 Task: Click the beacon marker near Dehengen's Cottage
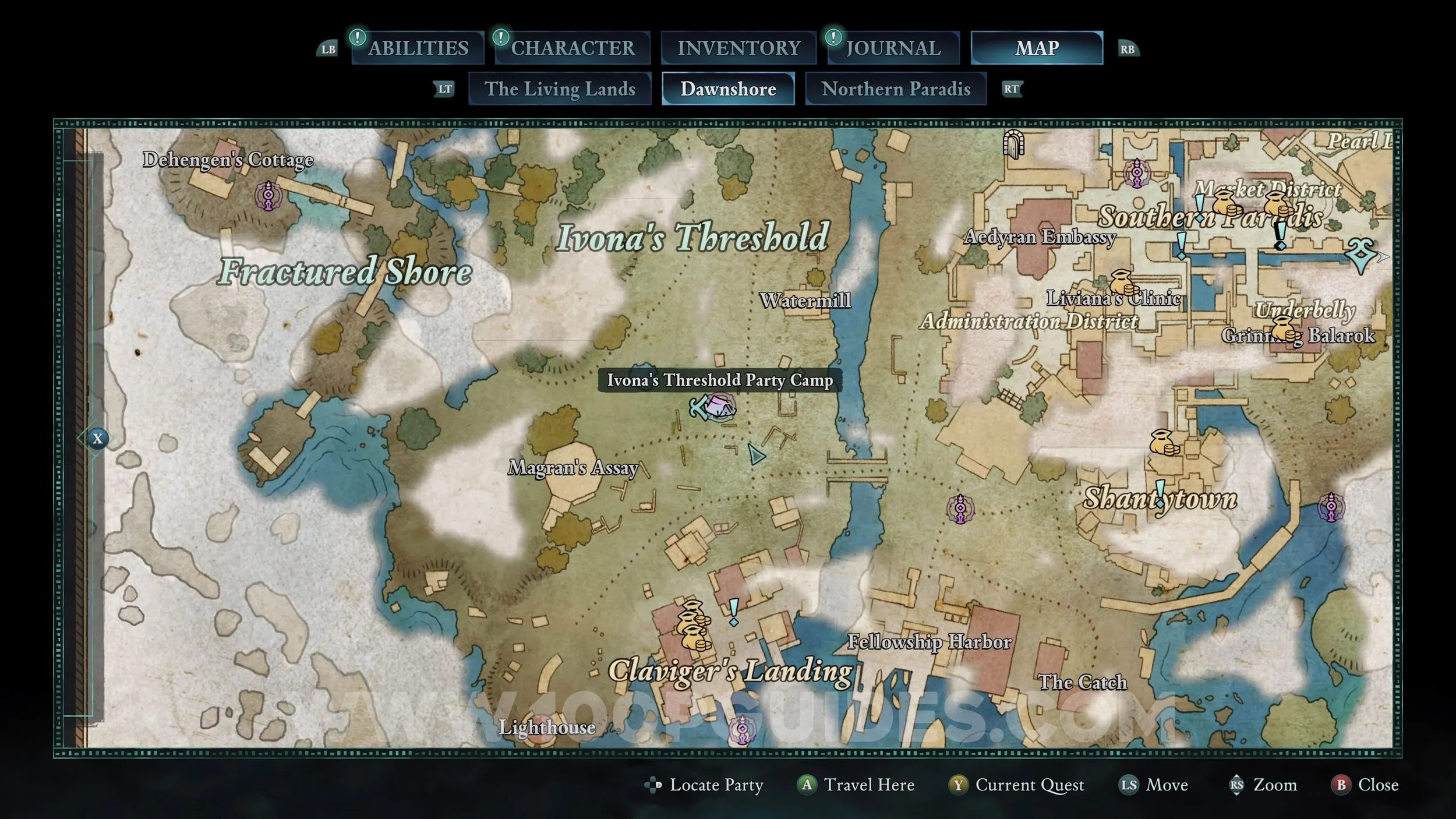pos(268,196)
